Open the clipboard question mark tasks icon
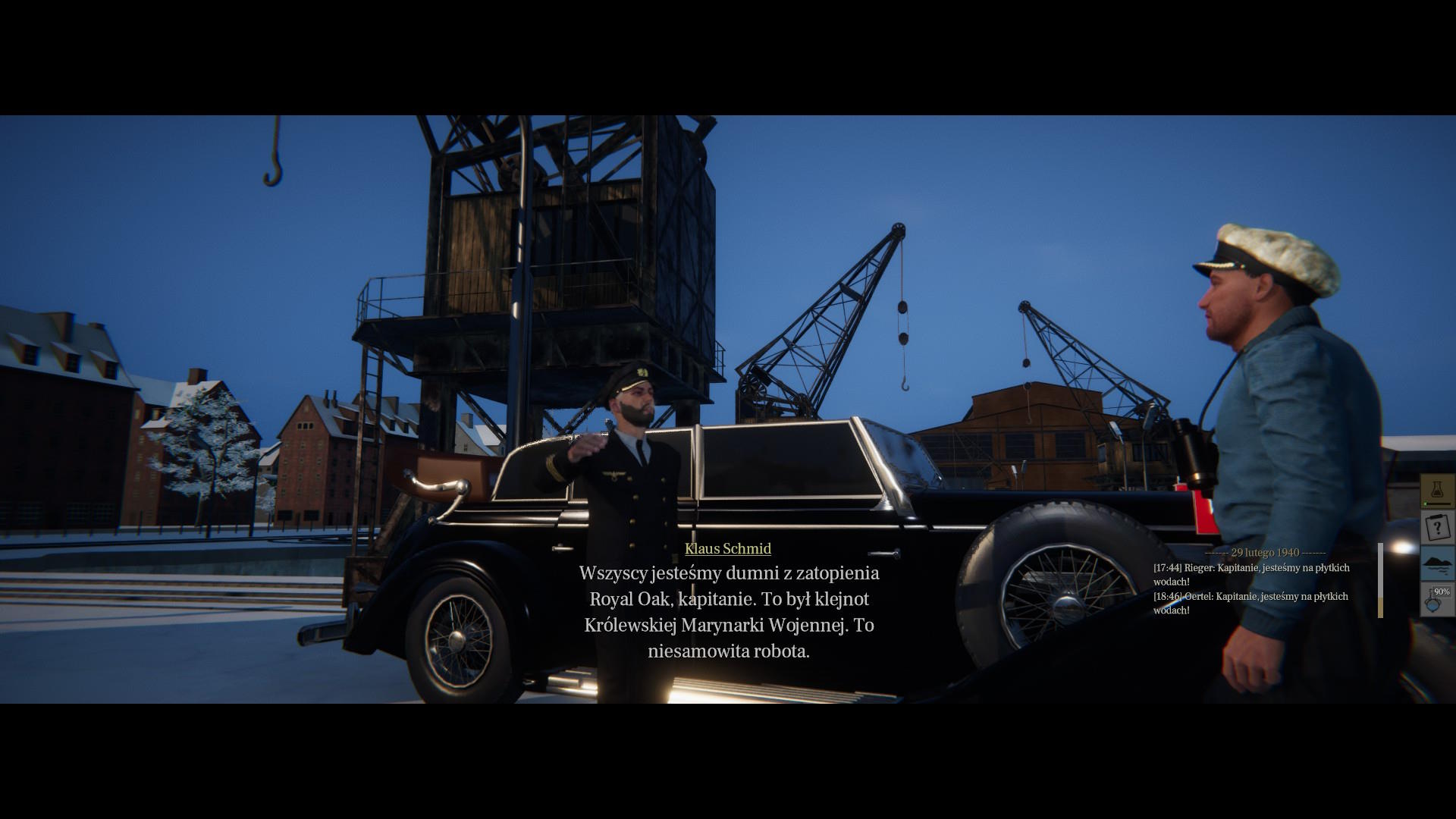This screenshot has width=1456, height=819. click(x=1437, y=526)
